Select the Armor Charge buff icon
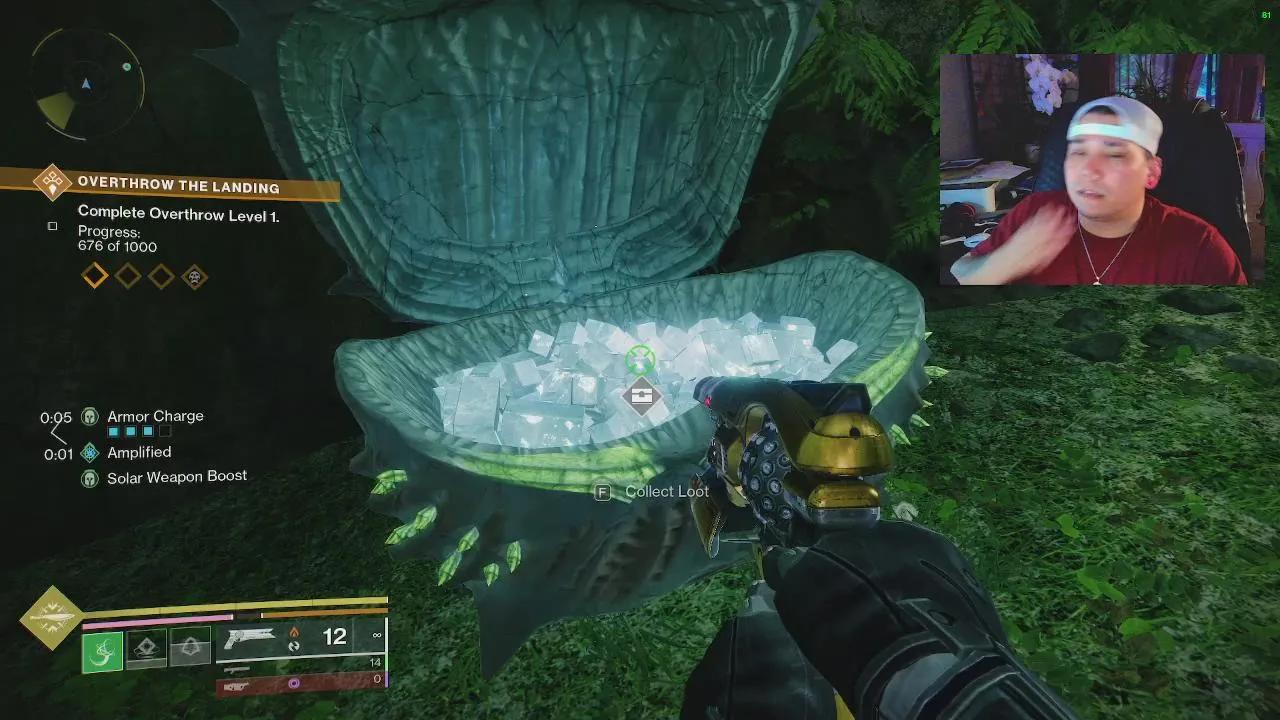The height and width of the screenshot is (720, 1280). pos(90,416)
